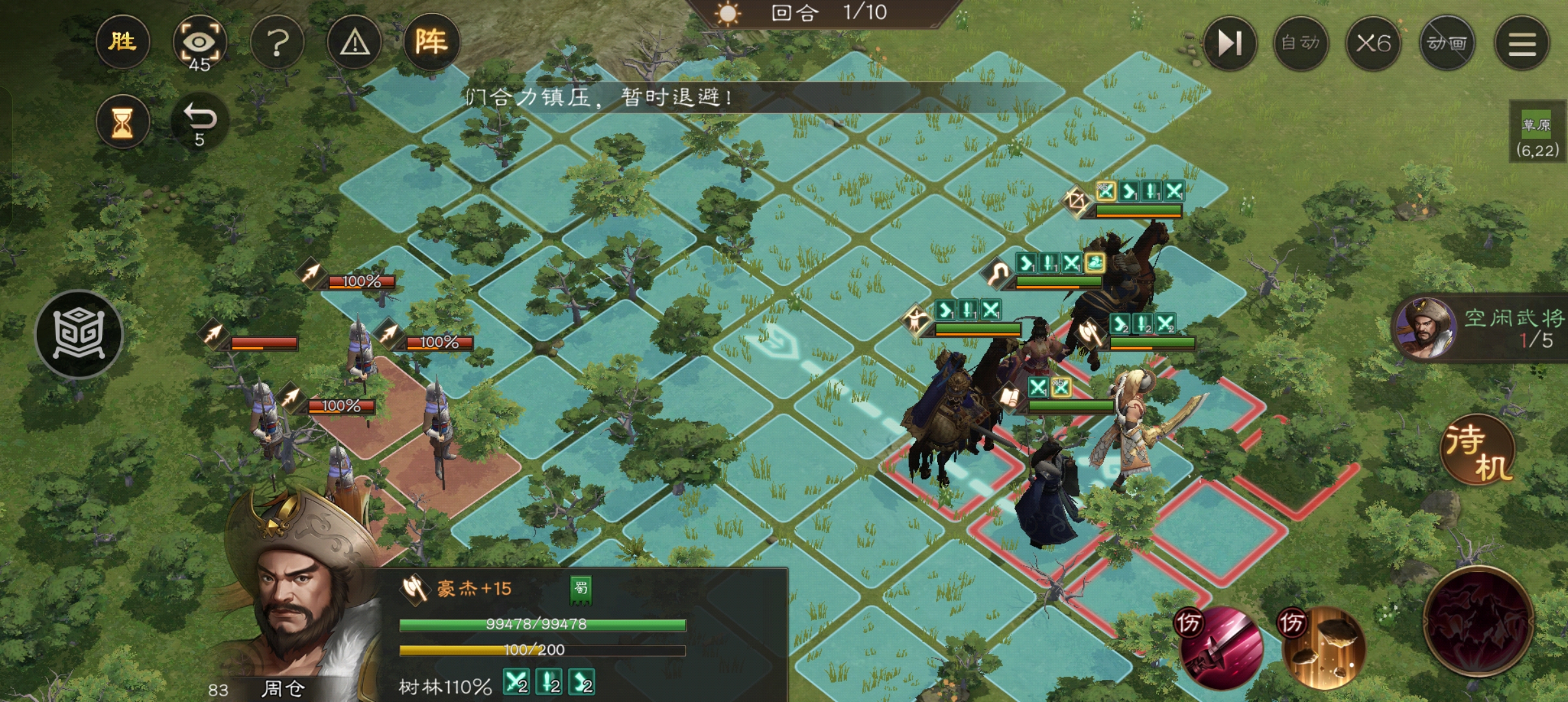The width and height of the screenshot is (1568, 702).
Task: Open the maze-pattern square icon on the left
Action: (79, 334)
